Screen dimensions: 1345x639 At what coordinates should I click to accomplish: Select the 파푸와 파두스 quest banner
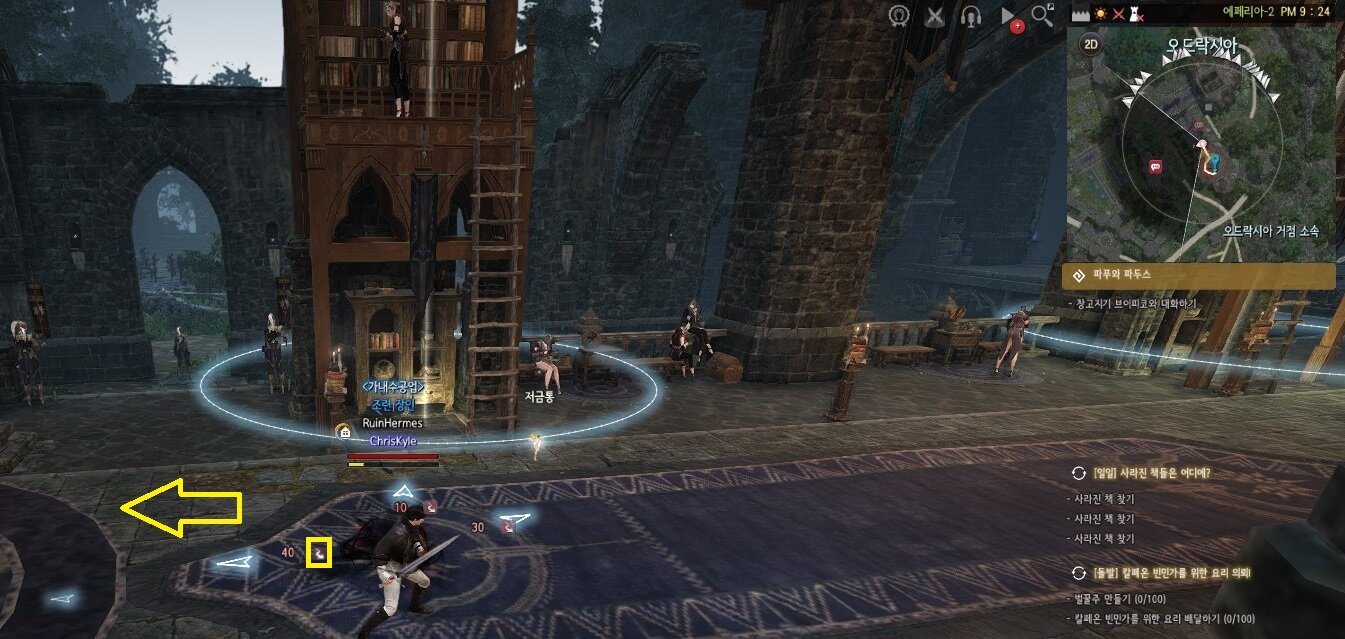click(x=1198, y=275)
